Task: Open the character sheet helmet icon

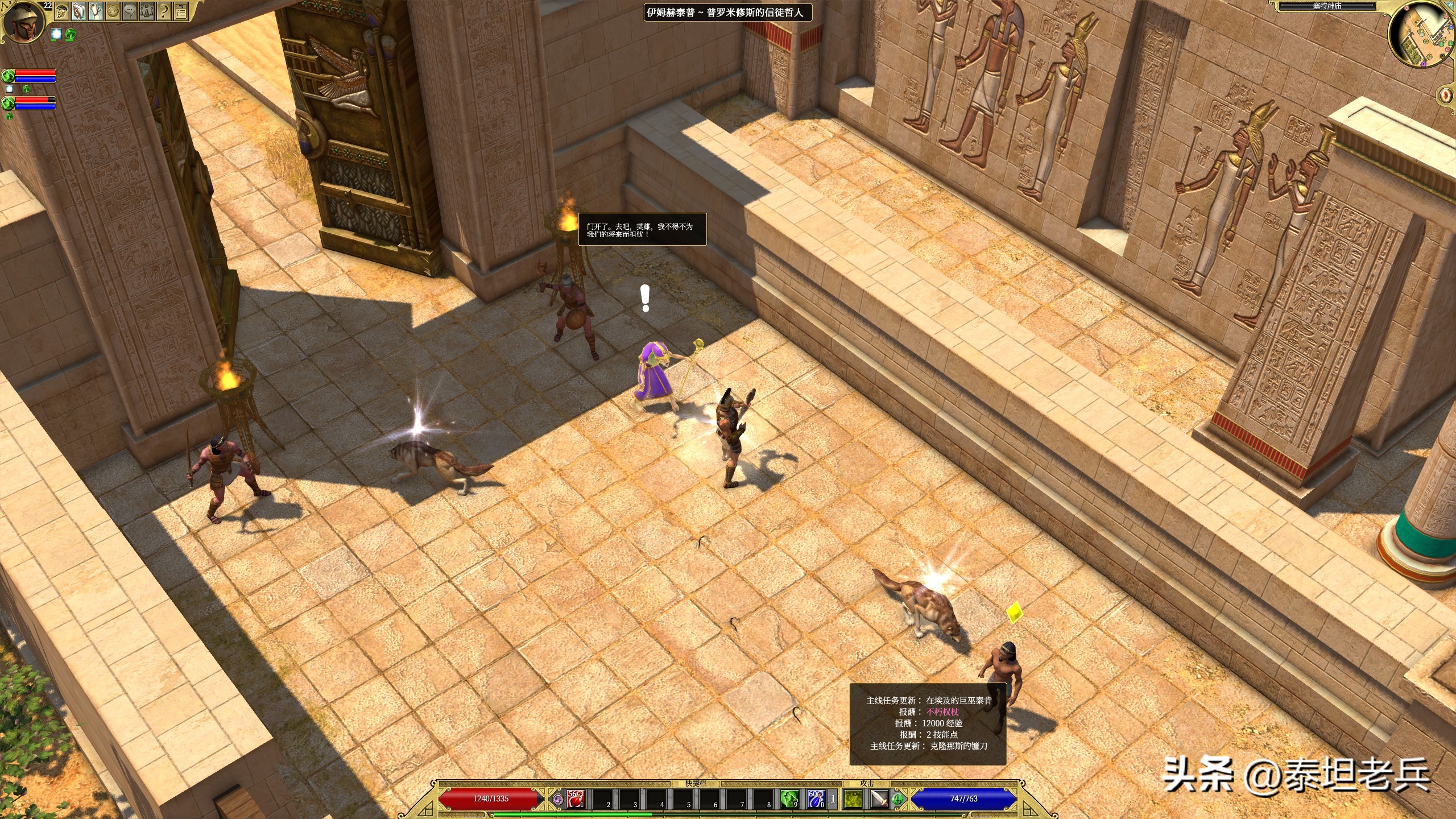Action: pos(62,11)
